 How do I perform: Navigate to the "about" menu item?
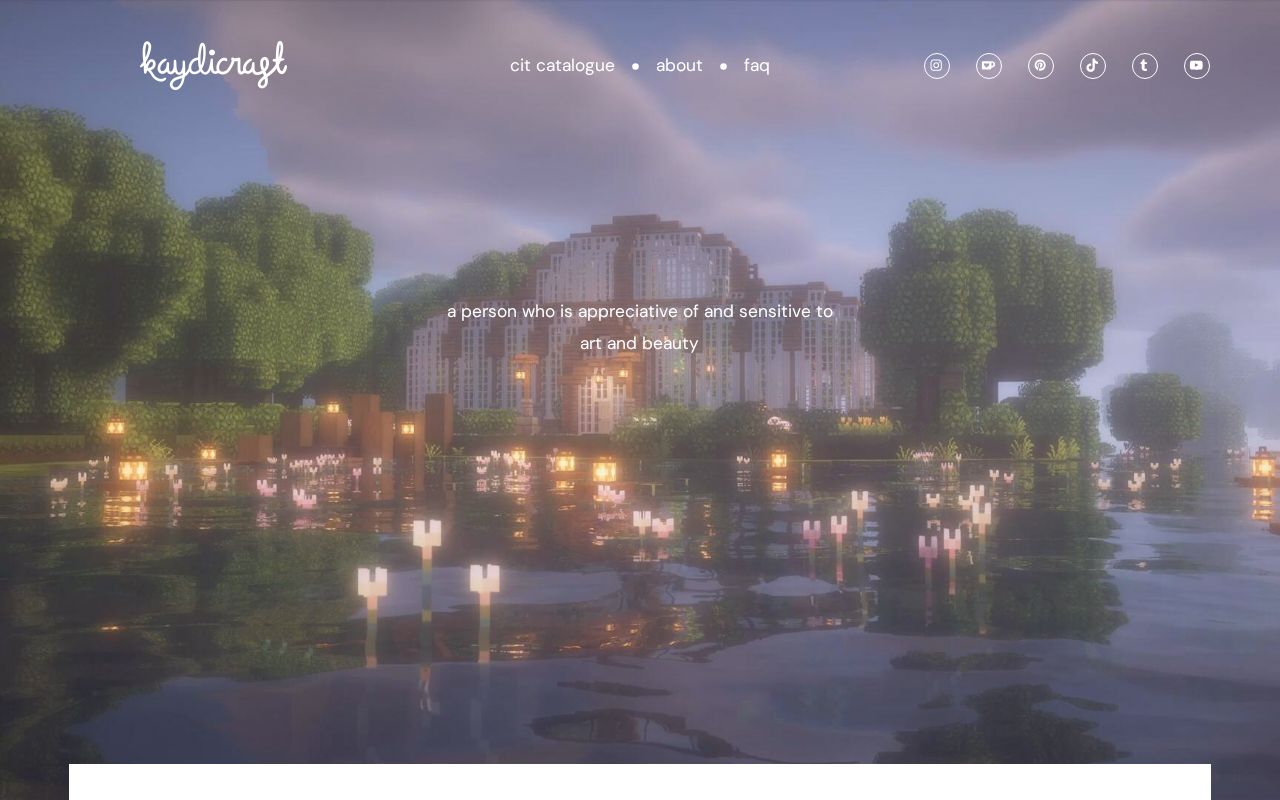(679, 65)
